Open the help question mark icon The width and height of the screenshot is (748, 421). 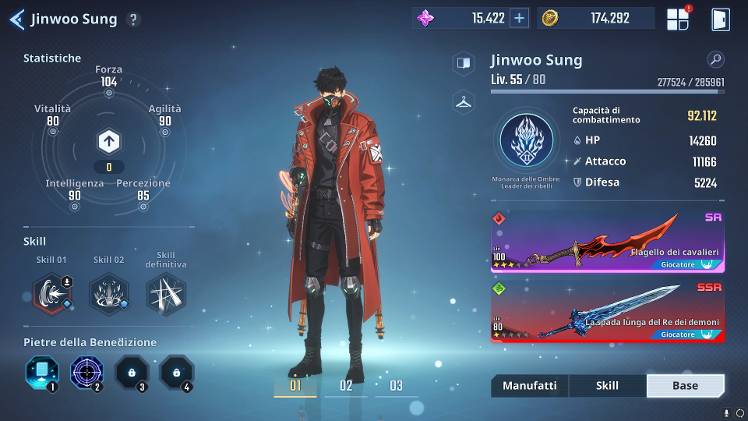click(134, 19)
